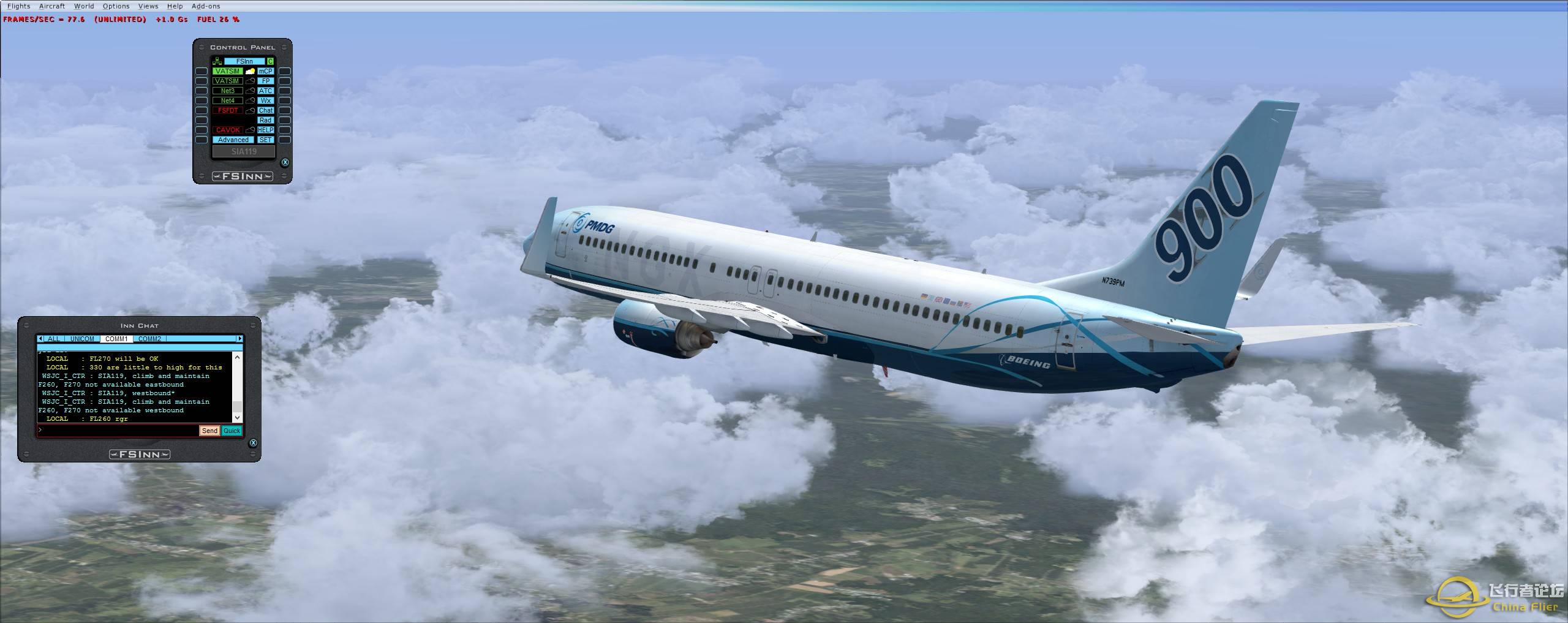Open the FP flight plan panel

coord(266,81)
